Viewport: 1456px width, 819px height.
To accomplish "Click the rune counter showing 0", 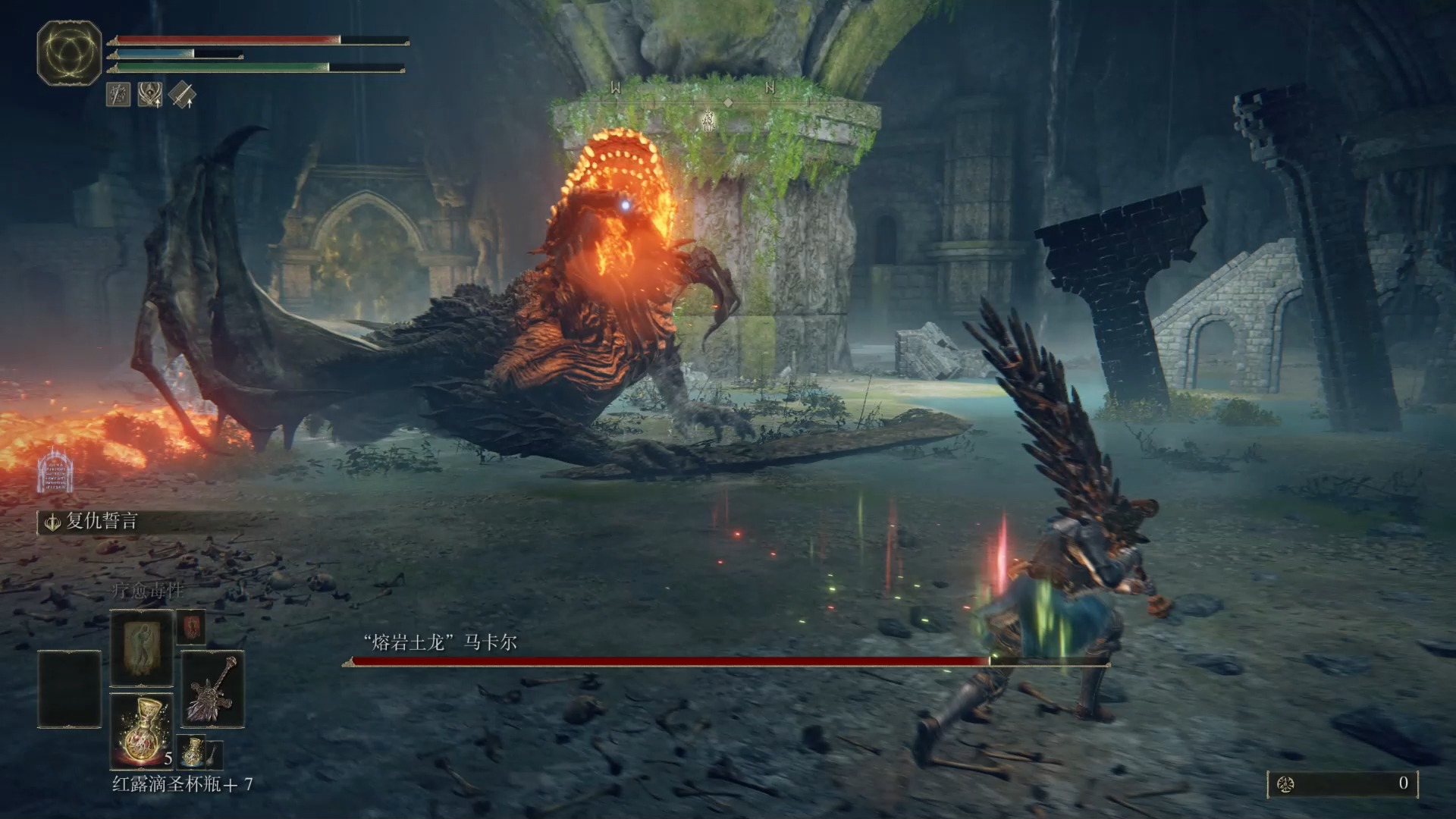I will click(1342, 783).
